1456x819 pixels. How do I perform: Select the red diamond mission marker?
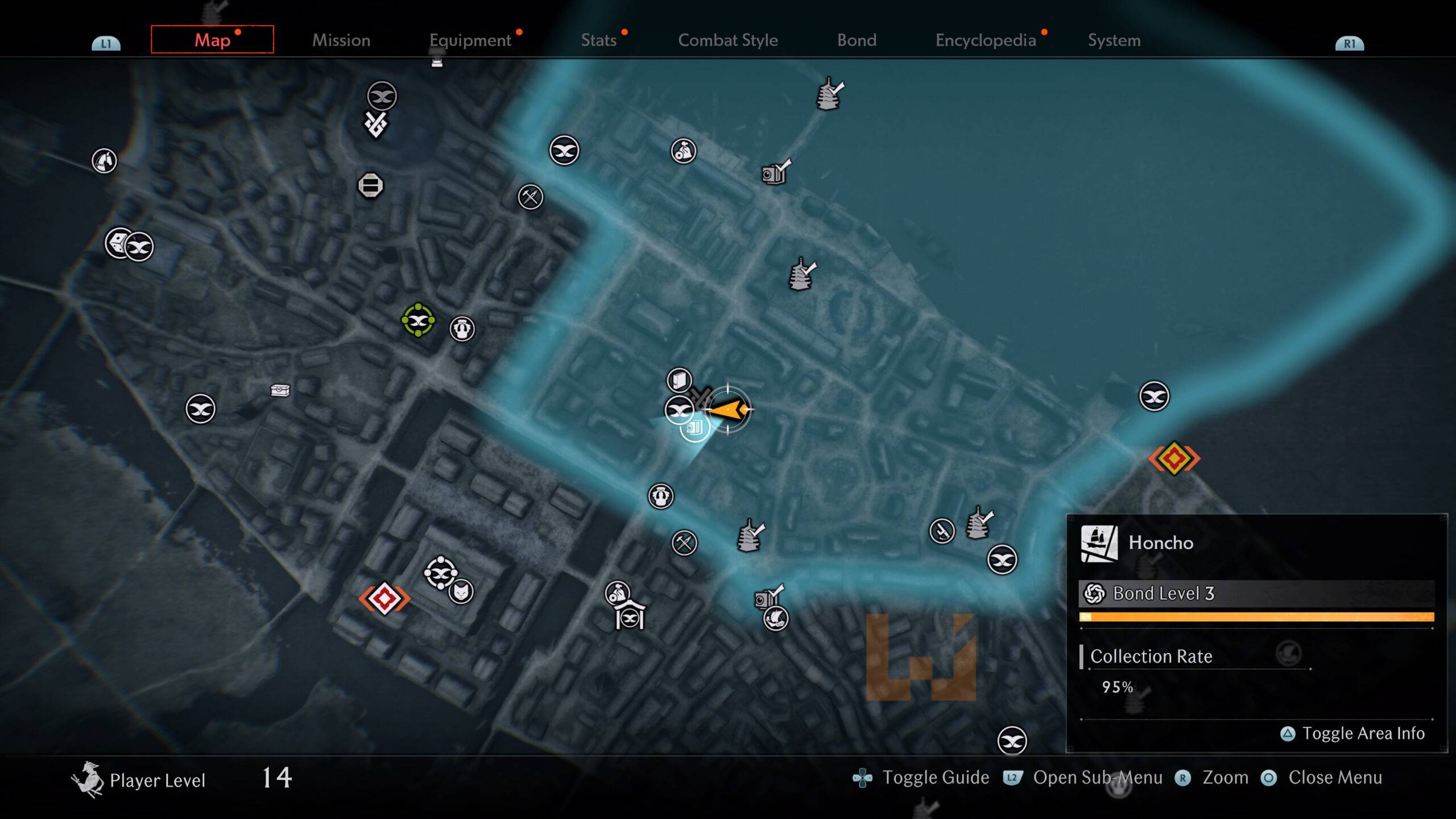[384, 599]
